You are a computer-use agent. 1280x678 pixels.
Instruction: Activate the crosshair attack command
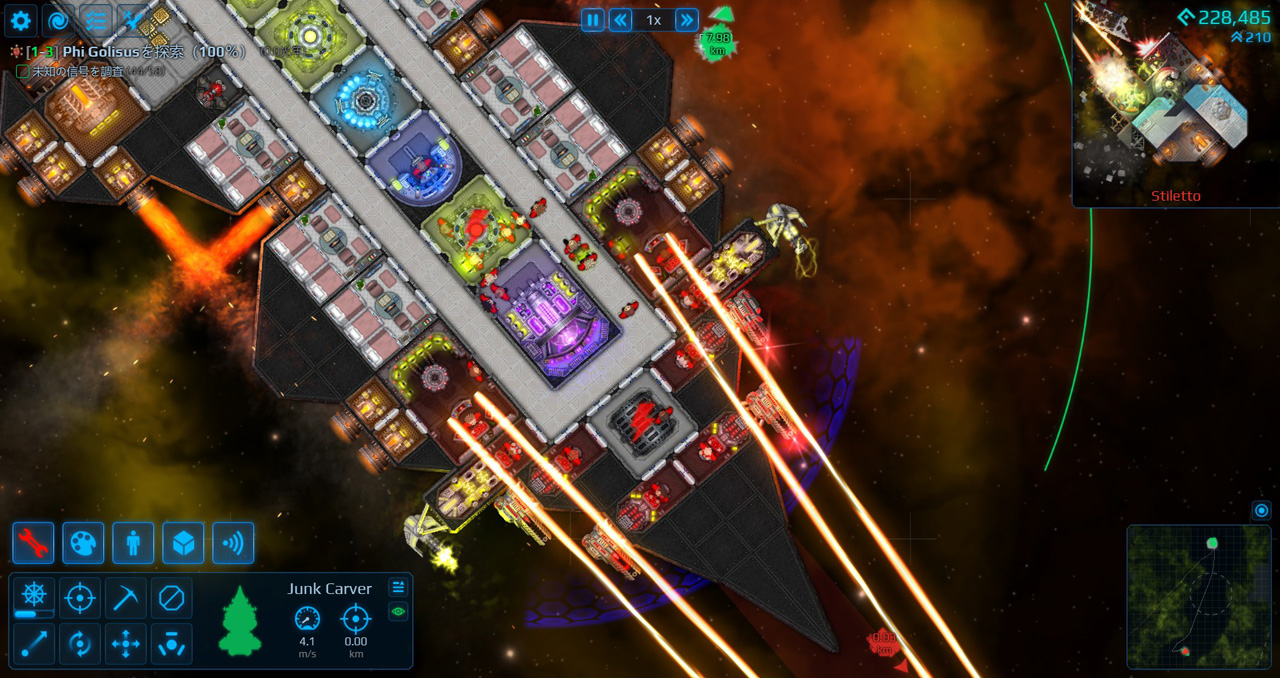[79, 598]
